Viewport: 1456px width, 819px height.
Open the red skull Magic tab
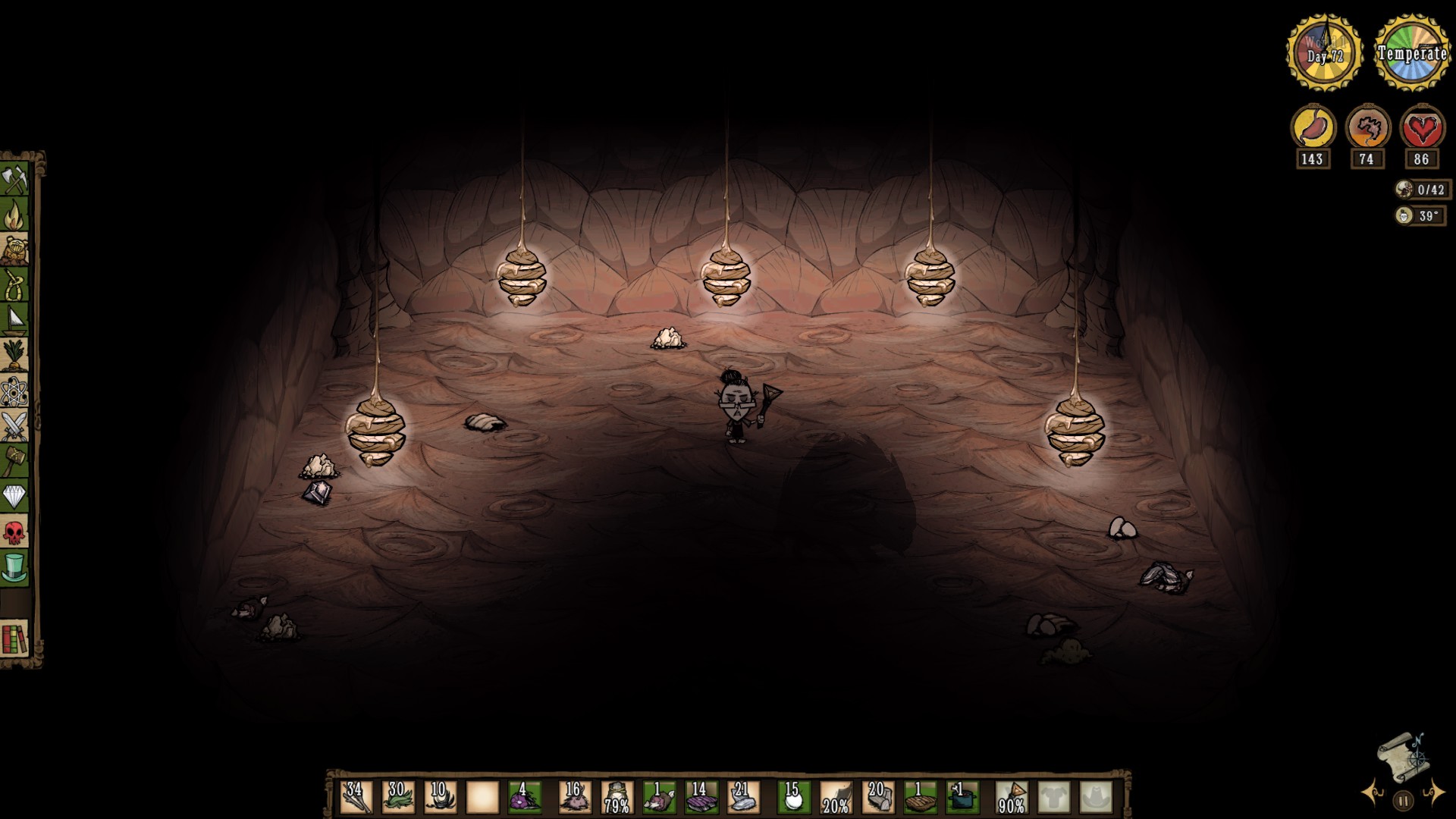(x=14, y=532)
